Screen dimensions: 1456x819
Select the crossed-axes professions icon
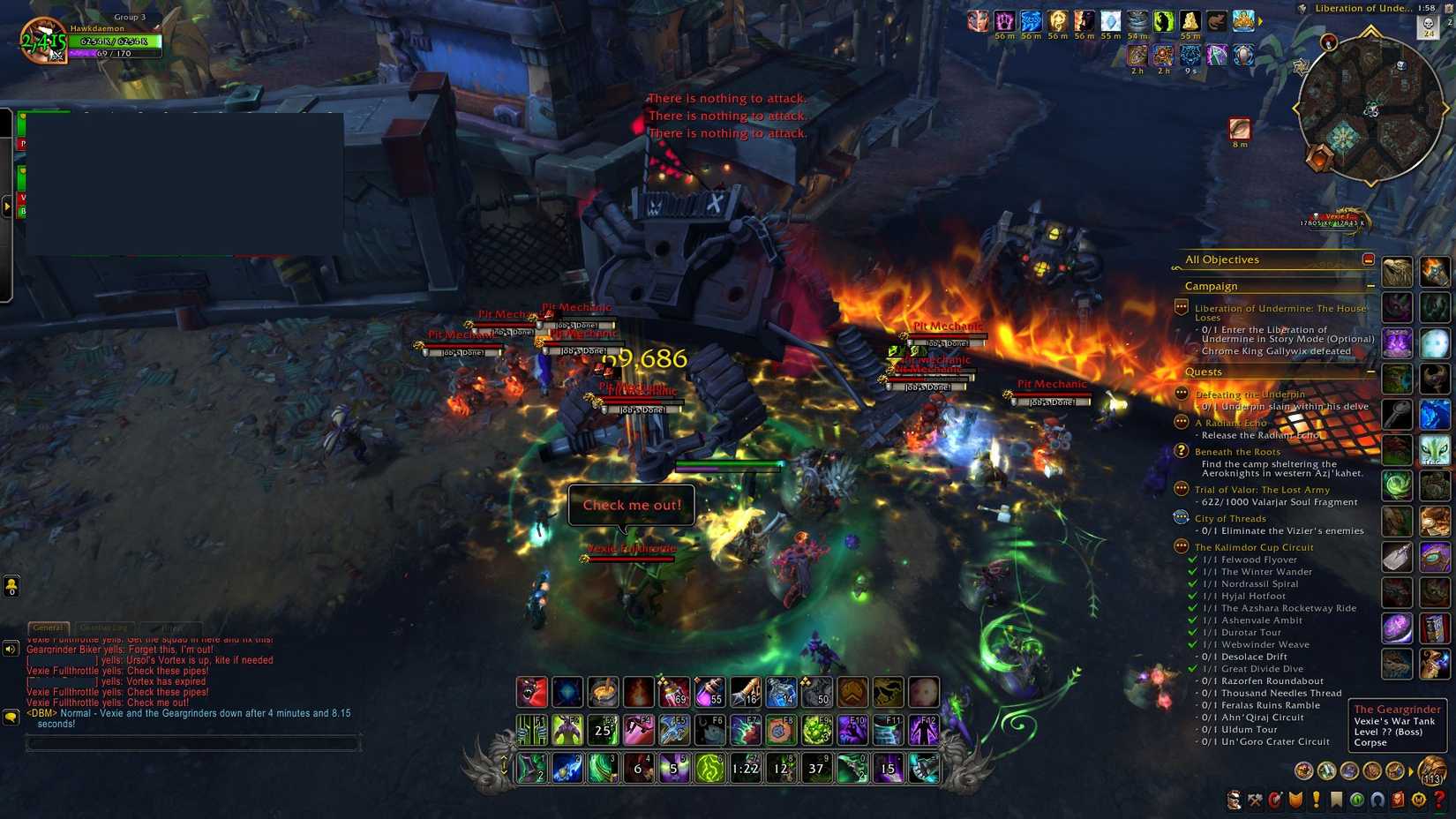pyautogui.click(x=1254, y=801)
